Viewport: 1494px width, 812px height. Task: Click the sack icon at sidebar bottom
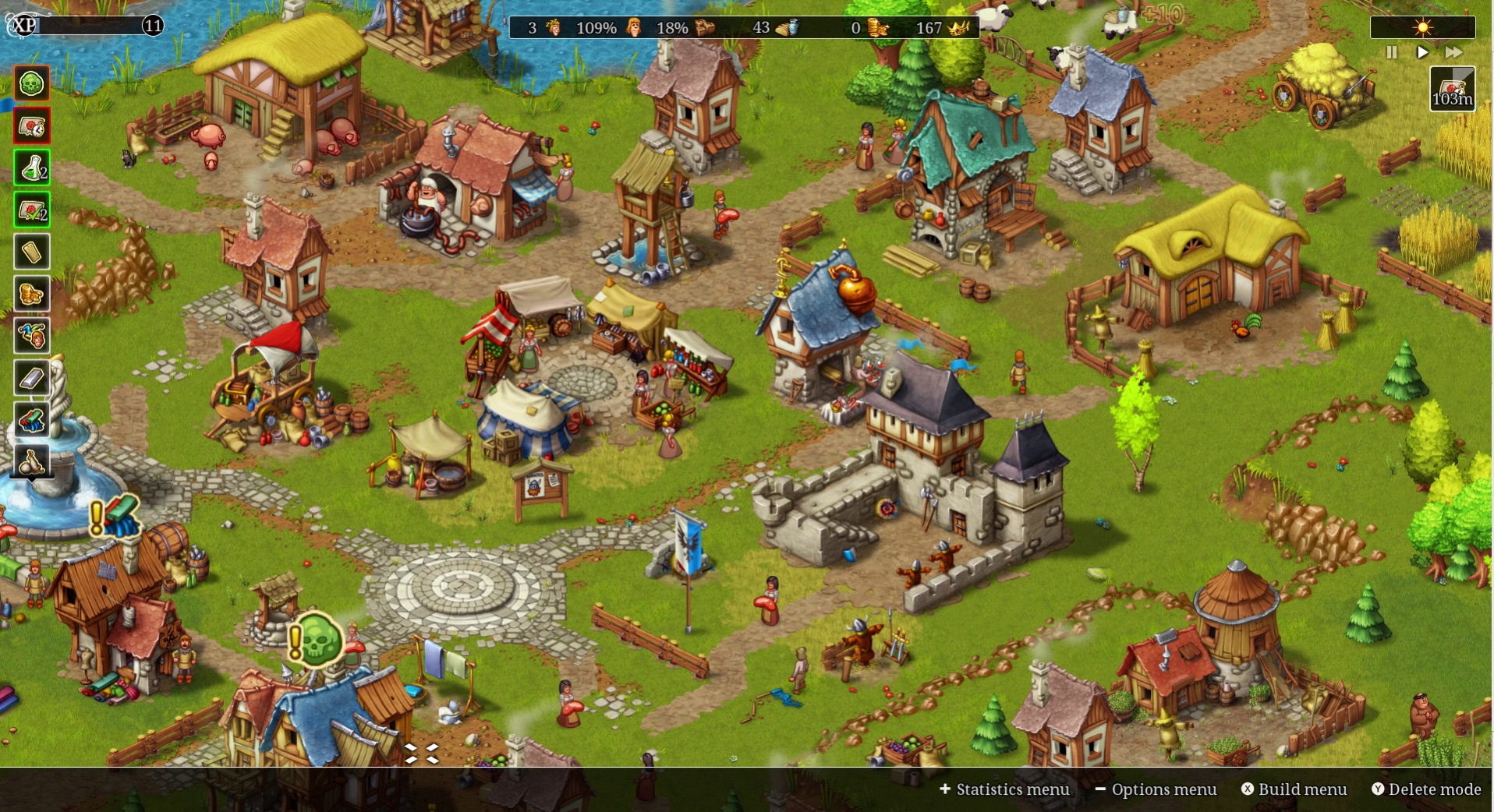tap(31, 461)
